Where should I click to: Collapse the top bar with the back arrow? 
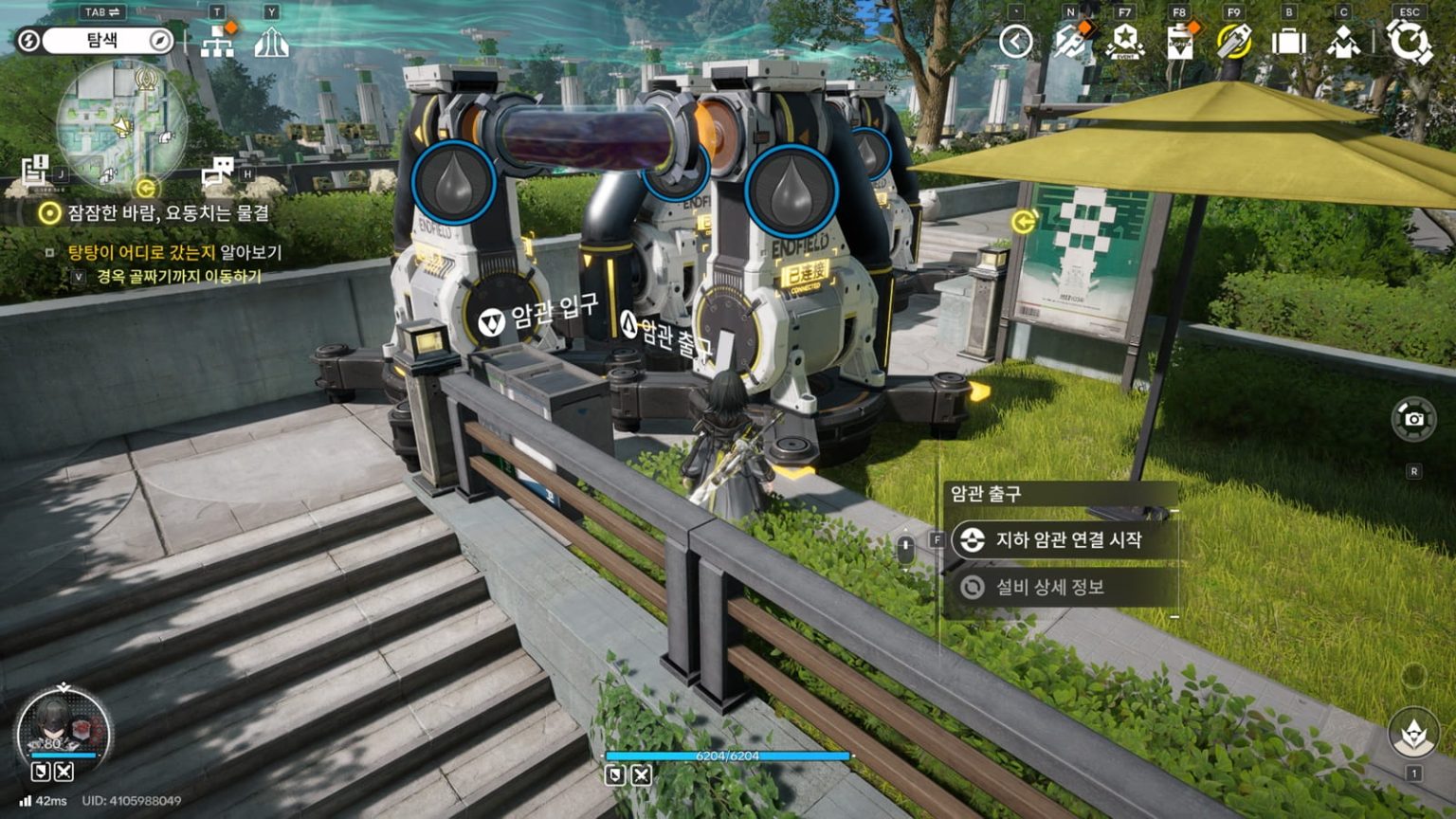(x=1015, y=42)
